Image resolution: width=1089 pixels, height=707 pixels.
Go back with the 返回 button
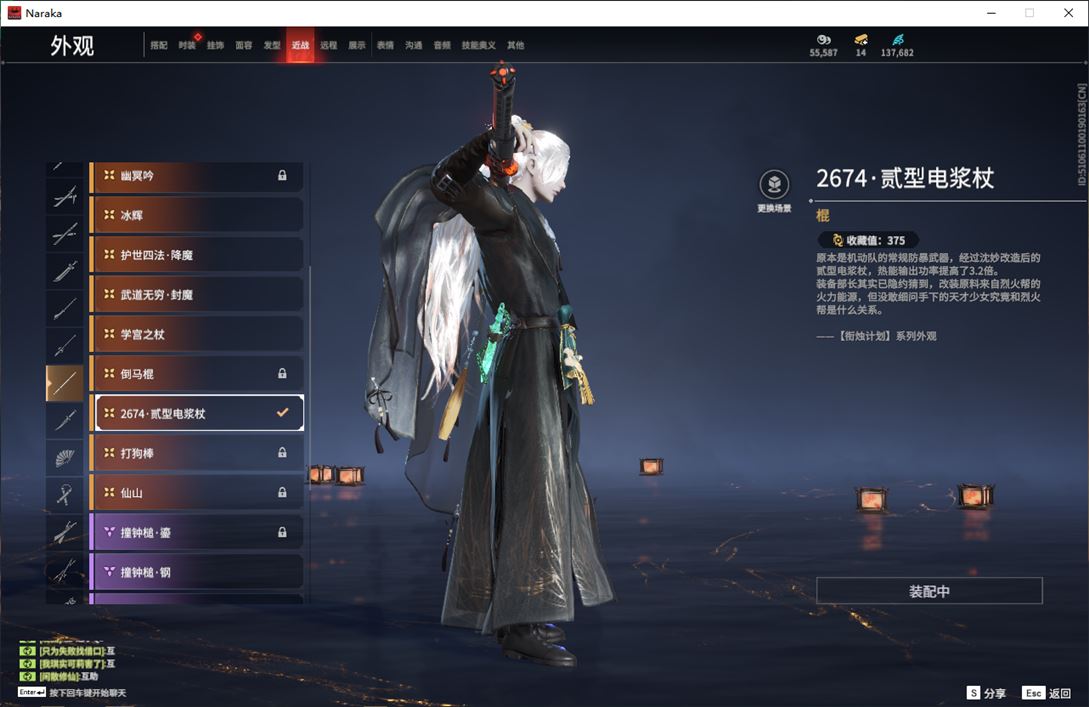1047,693
